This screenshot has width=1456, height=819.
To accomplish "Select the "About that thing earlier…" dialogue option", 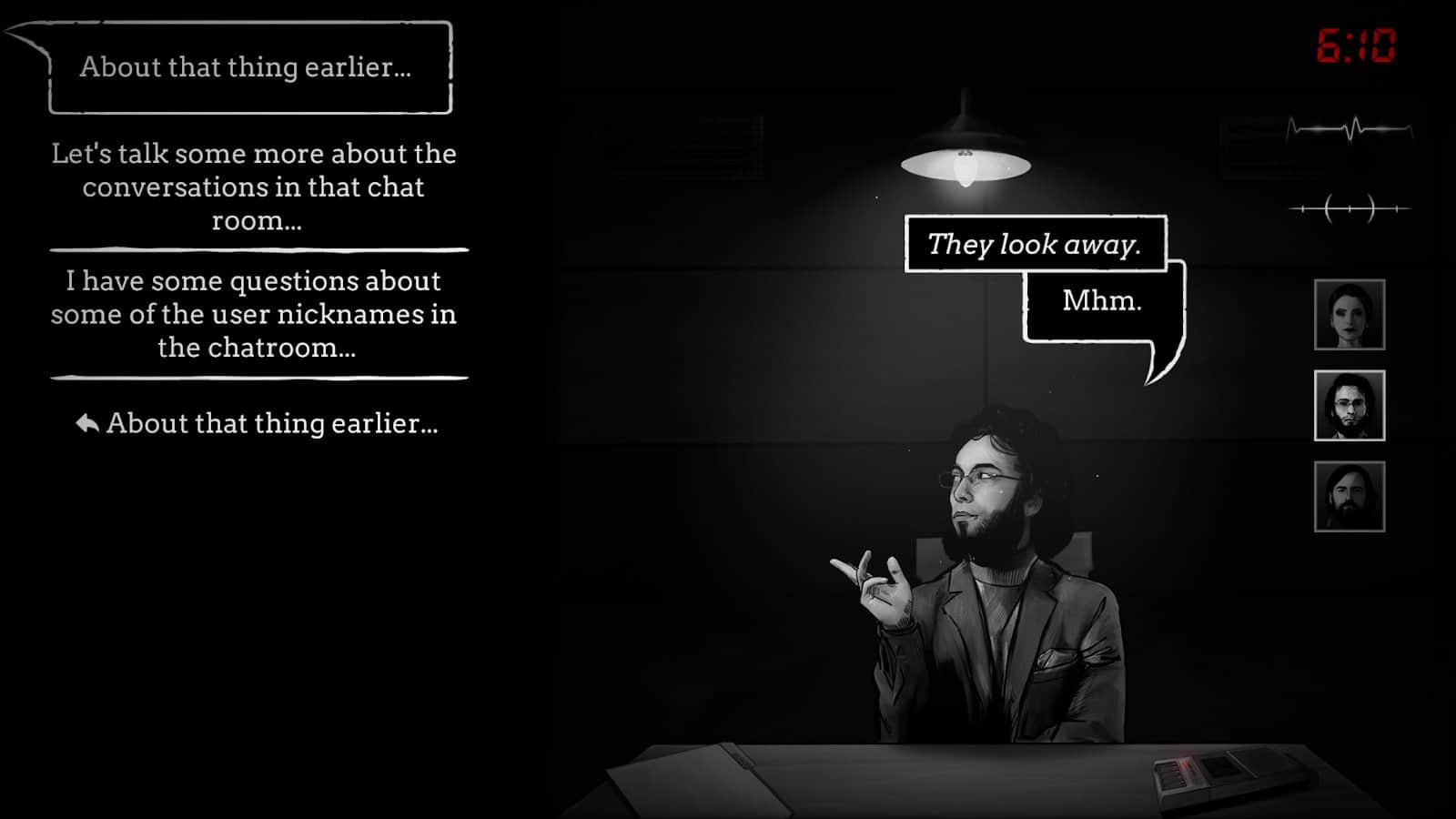I will pyautogui.click(x=272, y=421).
